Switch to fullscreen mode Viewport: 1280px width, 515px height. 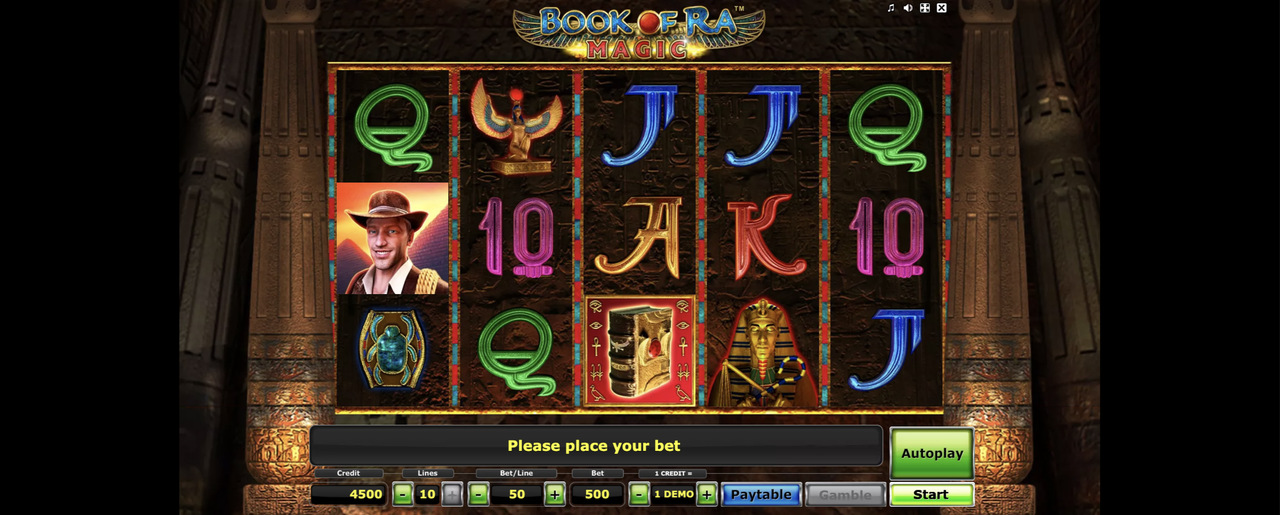click(925, 8)
